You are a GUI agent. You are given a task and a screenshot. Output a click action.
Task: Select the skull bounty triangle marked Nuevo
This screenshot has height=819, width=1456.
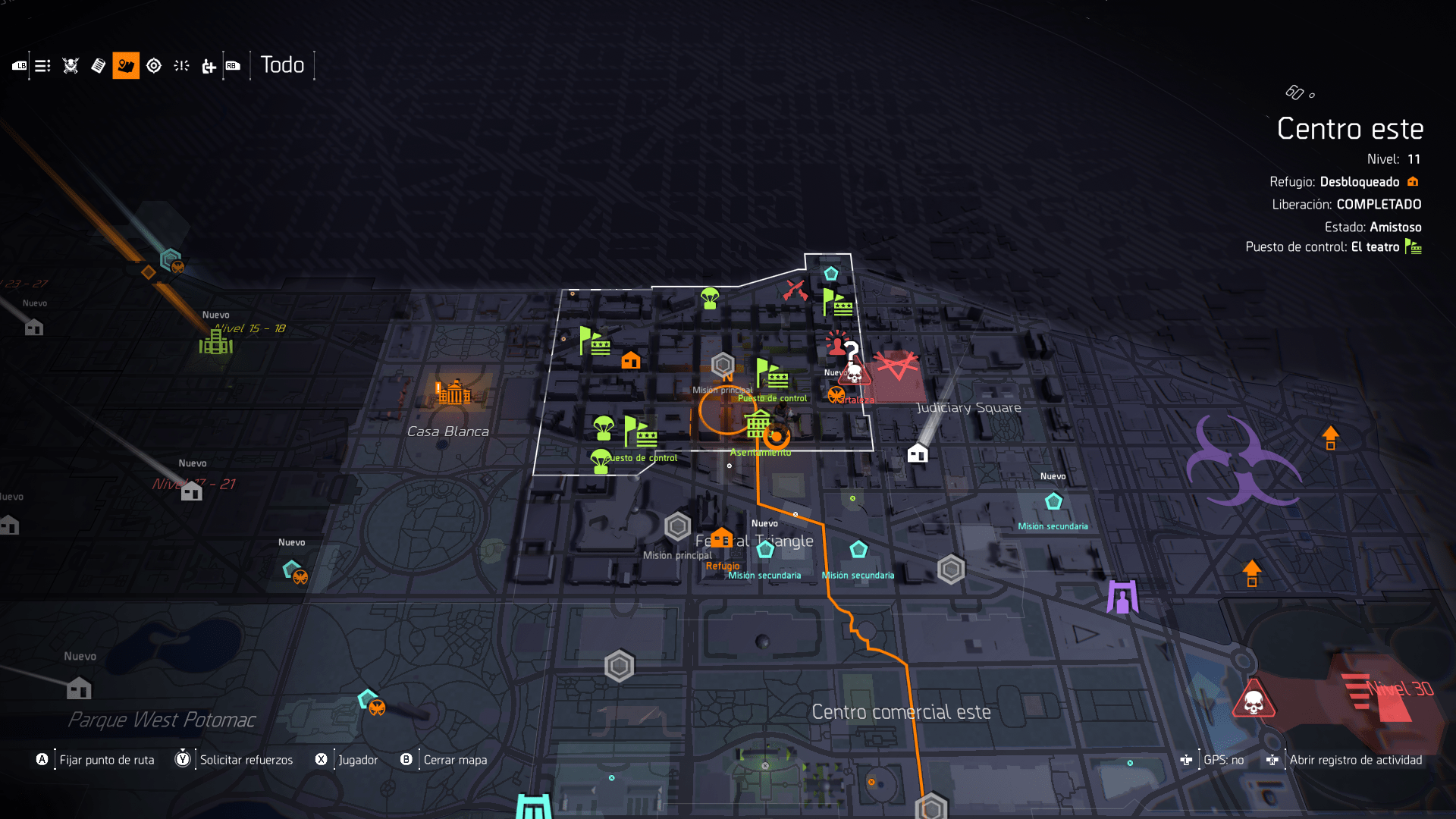(853, 374)
